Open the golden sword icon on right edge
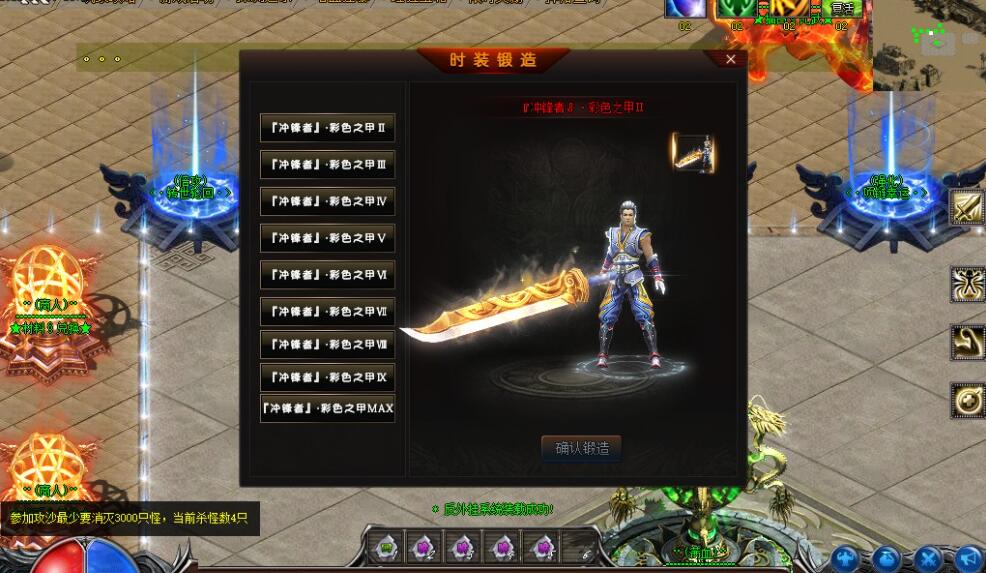986x573 pixels. [x=967, y=208]
